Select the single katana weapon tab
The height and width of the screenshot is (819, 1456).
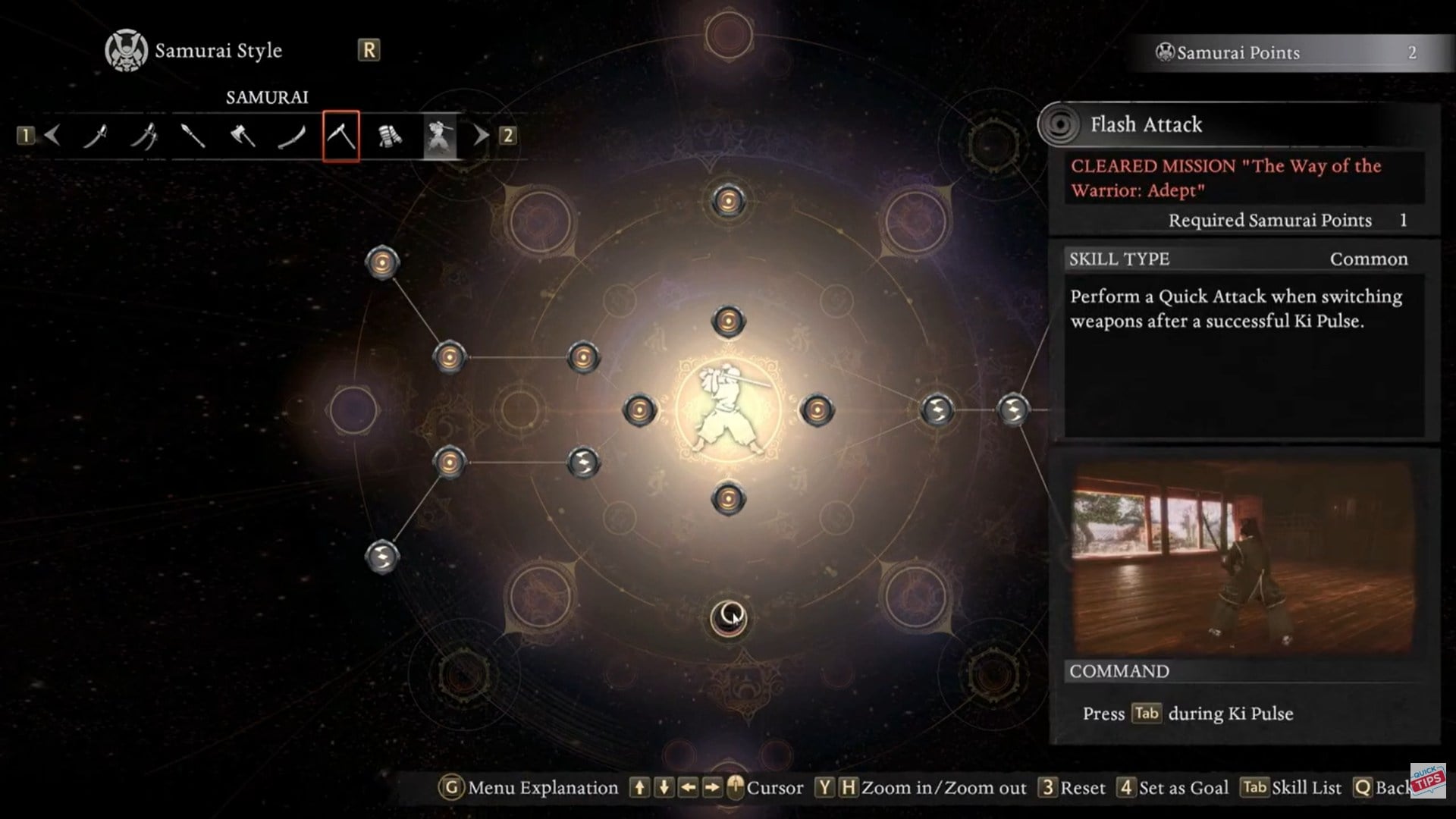tap(96, 136)
